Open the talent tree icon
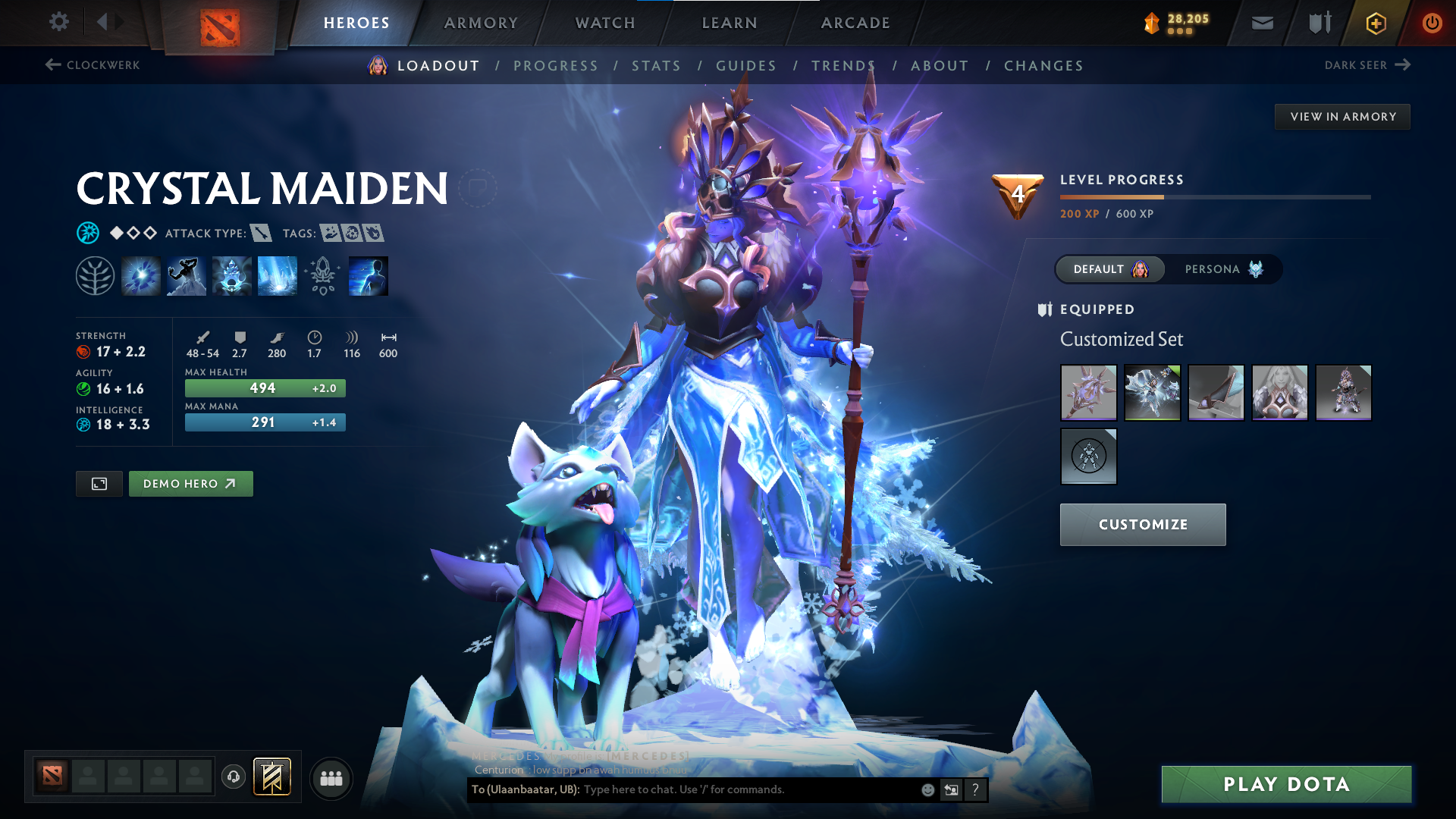Viewport: 1456px width, 819px height. point(95,275)
